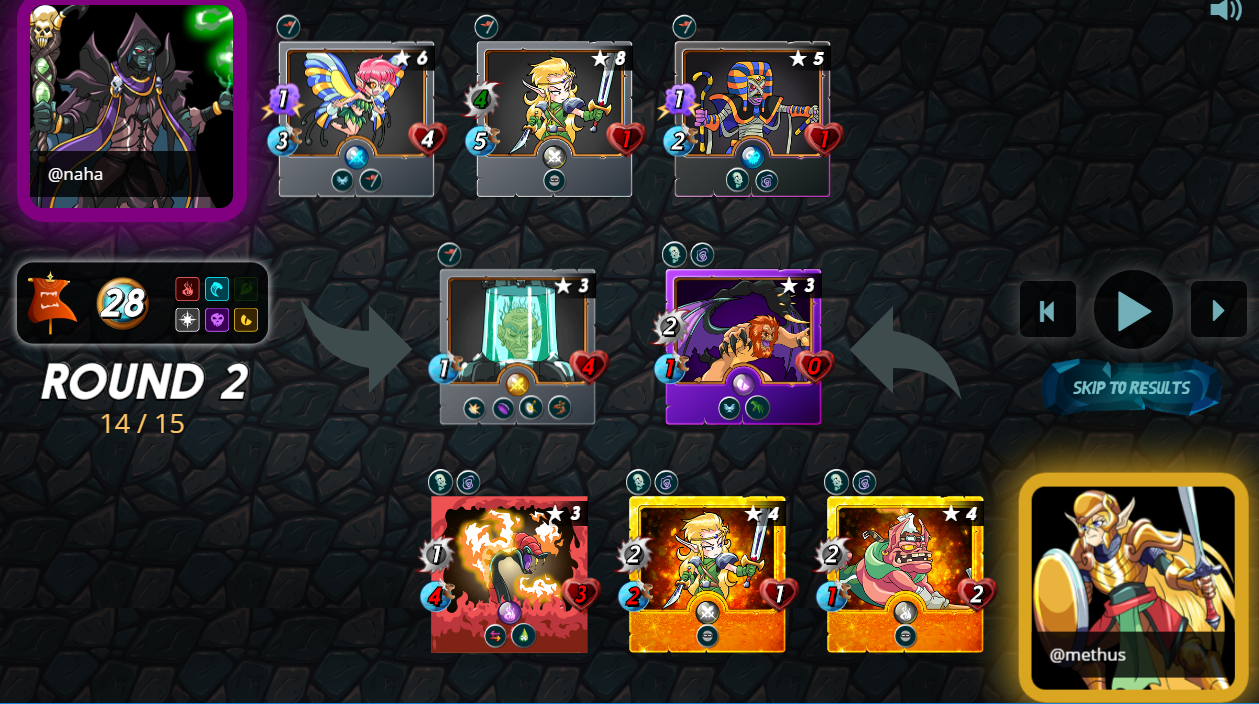This screenshot has height=704, width=1259.
Task: Click the mana cap 28 badge
Action: point(122,303)
